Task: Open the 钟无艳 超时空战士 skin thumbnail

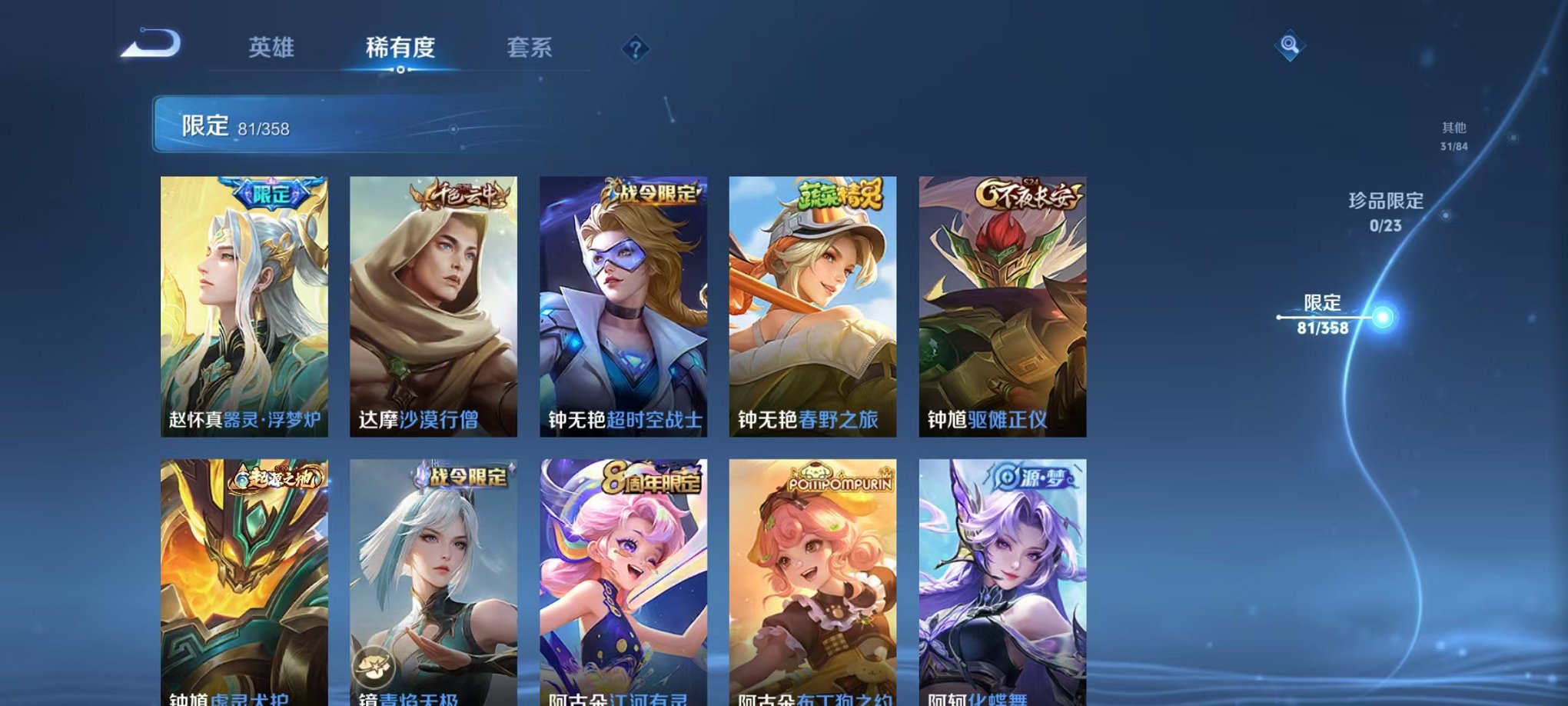Action: coord(624,308)
